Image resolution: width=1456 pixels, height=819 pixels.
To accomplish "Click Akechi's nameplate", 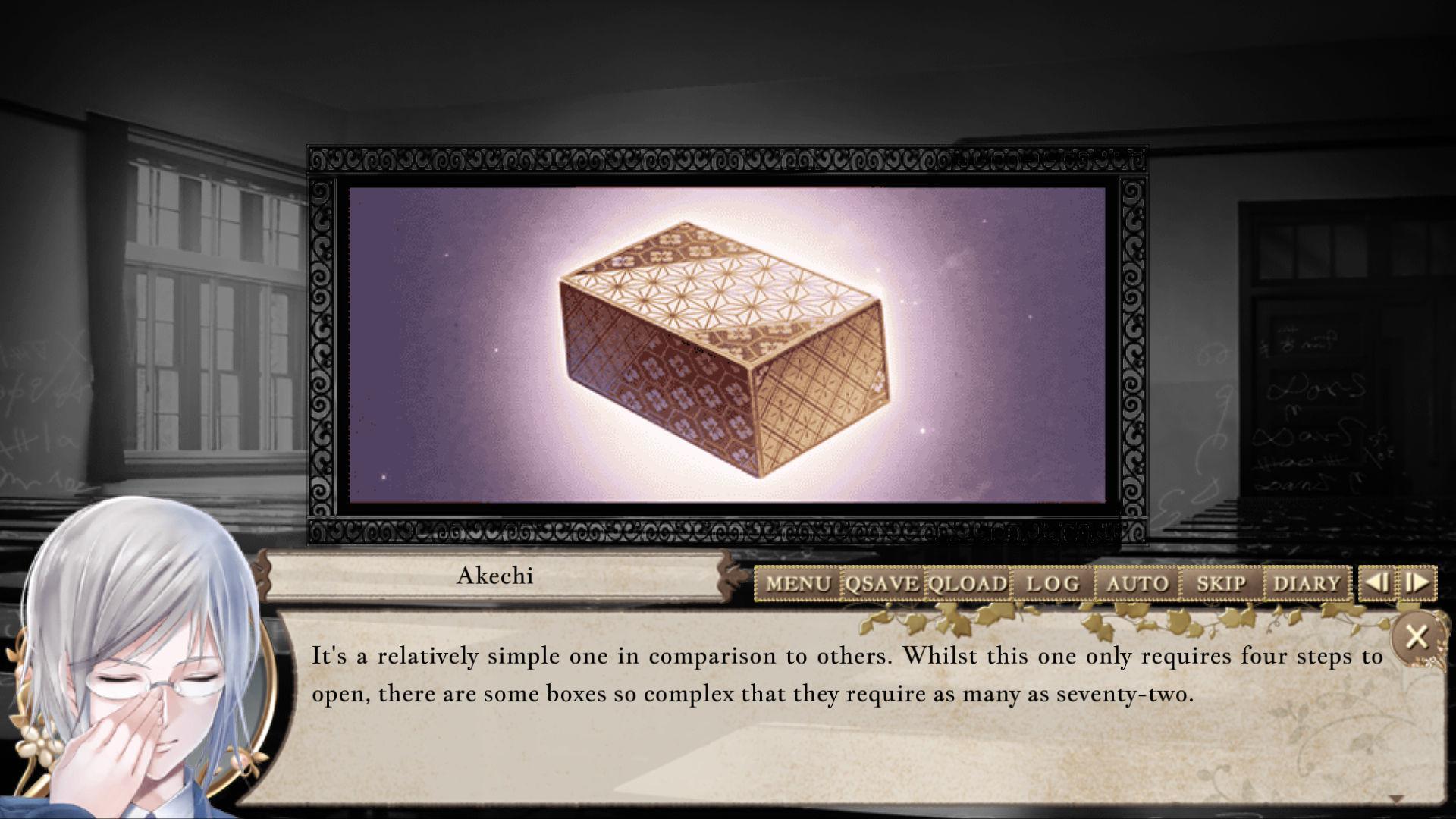I will click(x=498, y=577).
